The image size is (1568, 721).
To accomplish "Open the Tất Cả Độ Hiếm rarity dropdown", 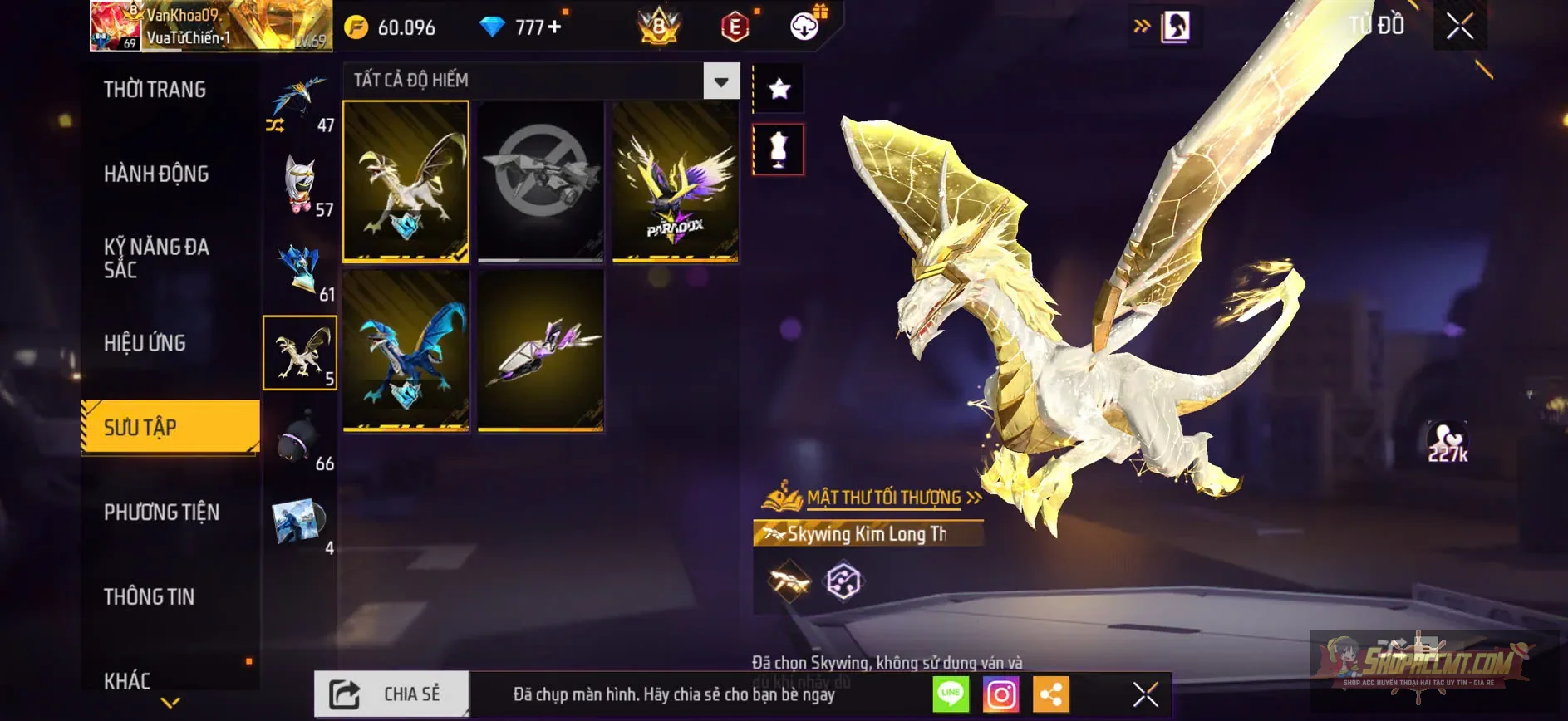I will tap(721, 81).
